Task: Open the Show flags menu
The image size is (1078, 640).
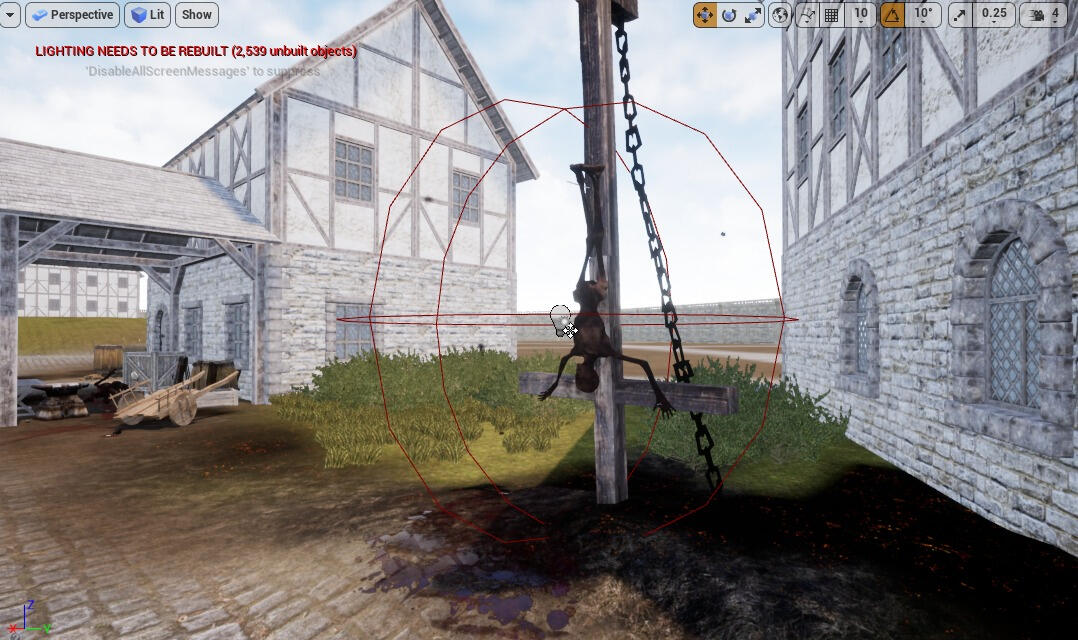Action: coord(197,15)
